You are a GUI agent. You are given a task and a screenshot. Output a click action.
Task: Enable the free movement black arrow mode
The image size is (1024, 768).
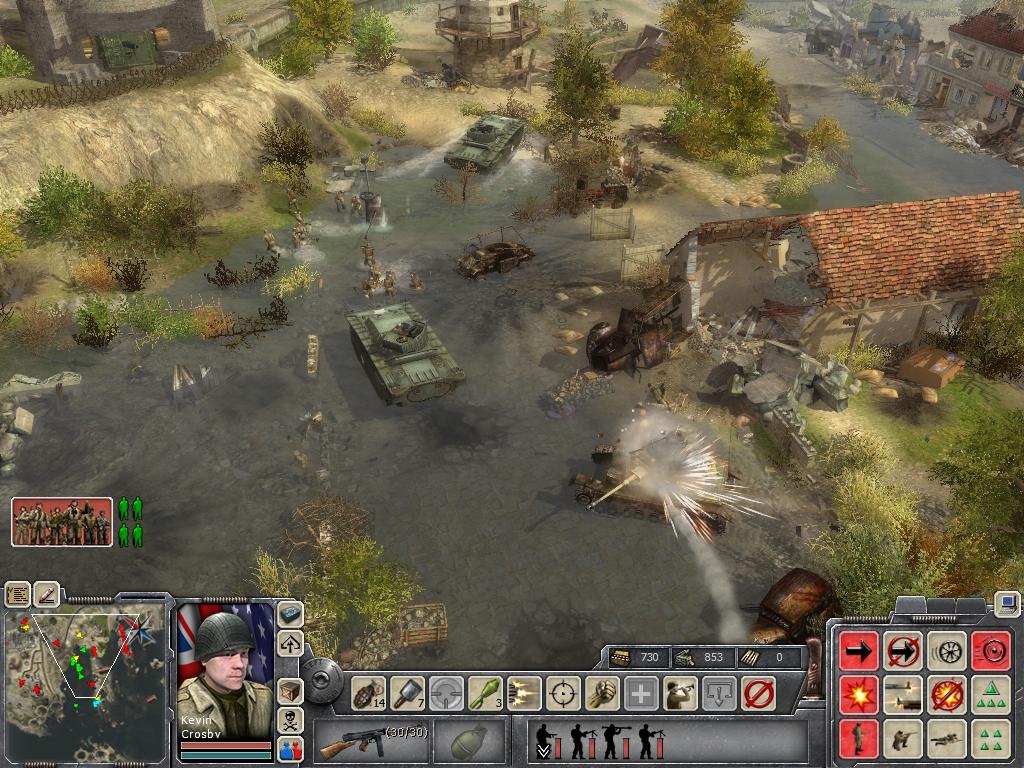pyautogui.click(x=859, y=651)
